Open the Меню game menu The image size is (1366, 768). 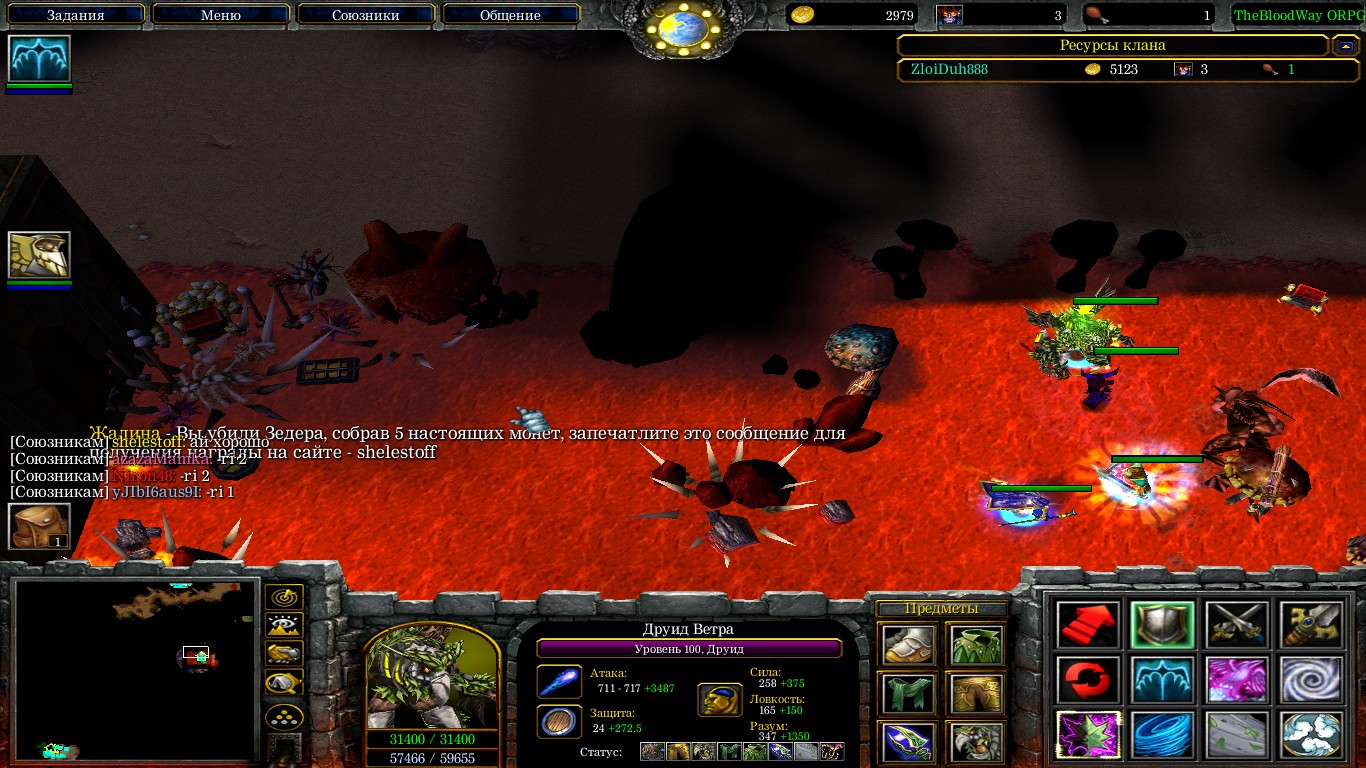(221, 15)
